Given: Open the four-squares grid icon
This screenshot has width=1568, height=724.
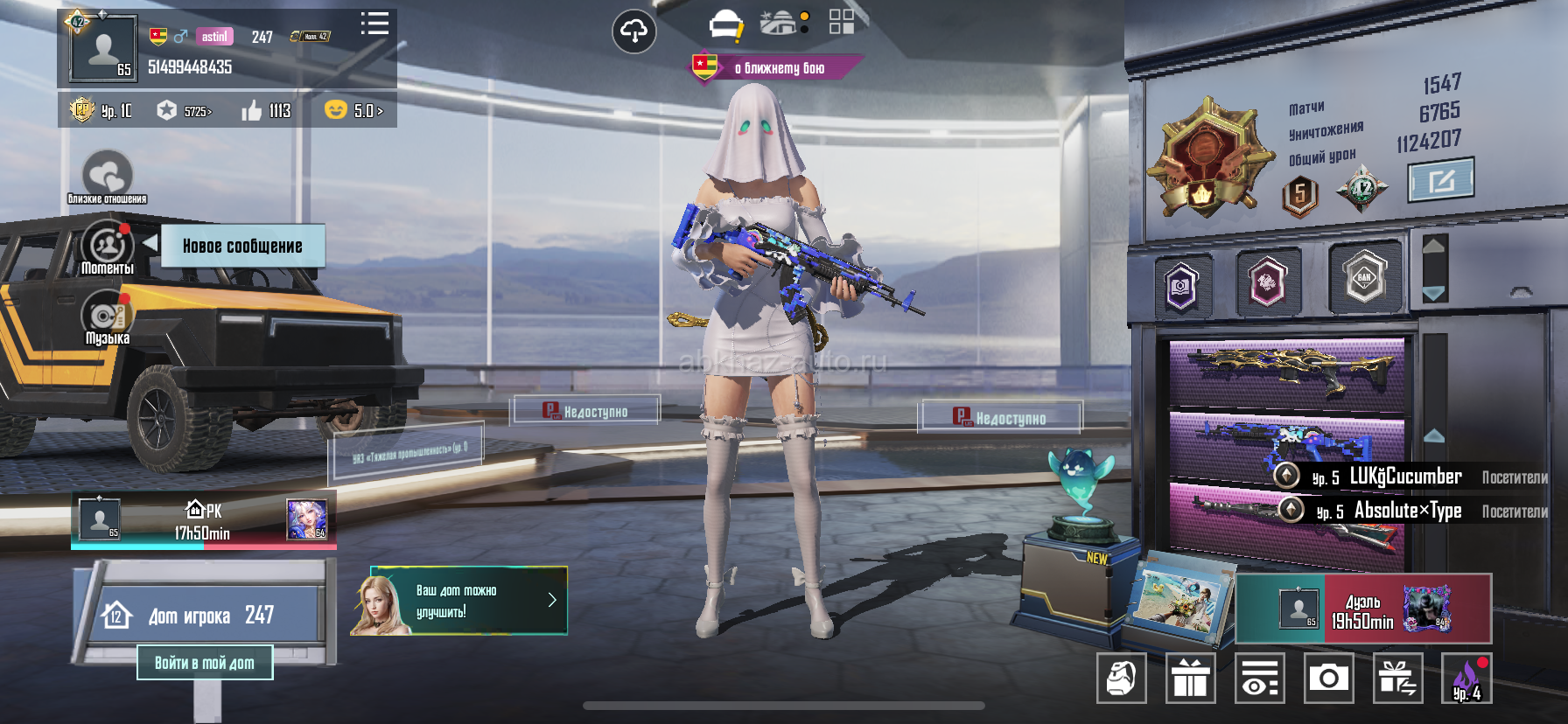Looking at the screenshot, I should tap(841, 22).
